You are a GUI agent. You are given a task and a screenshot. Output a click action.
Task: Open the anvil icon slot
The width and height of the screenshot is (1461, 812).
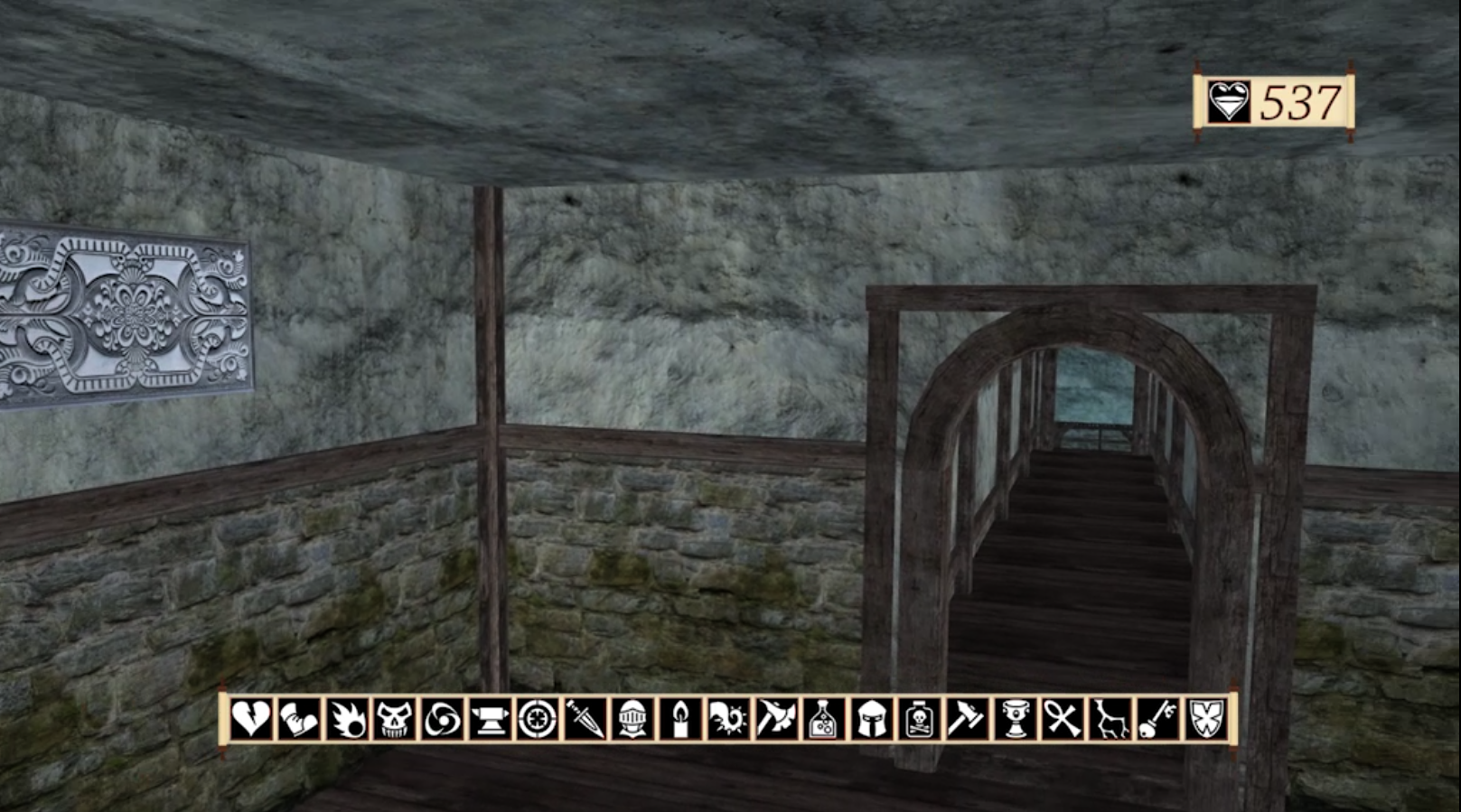pos(490,720)
